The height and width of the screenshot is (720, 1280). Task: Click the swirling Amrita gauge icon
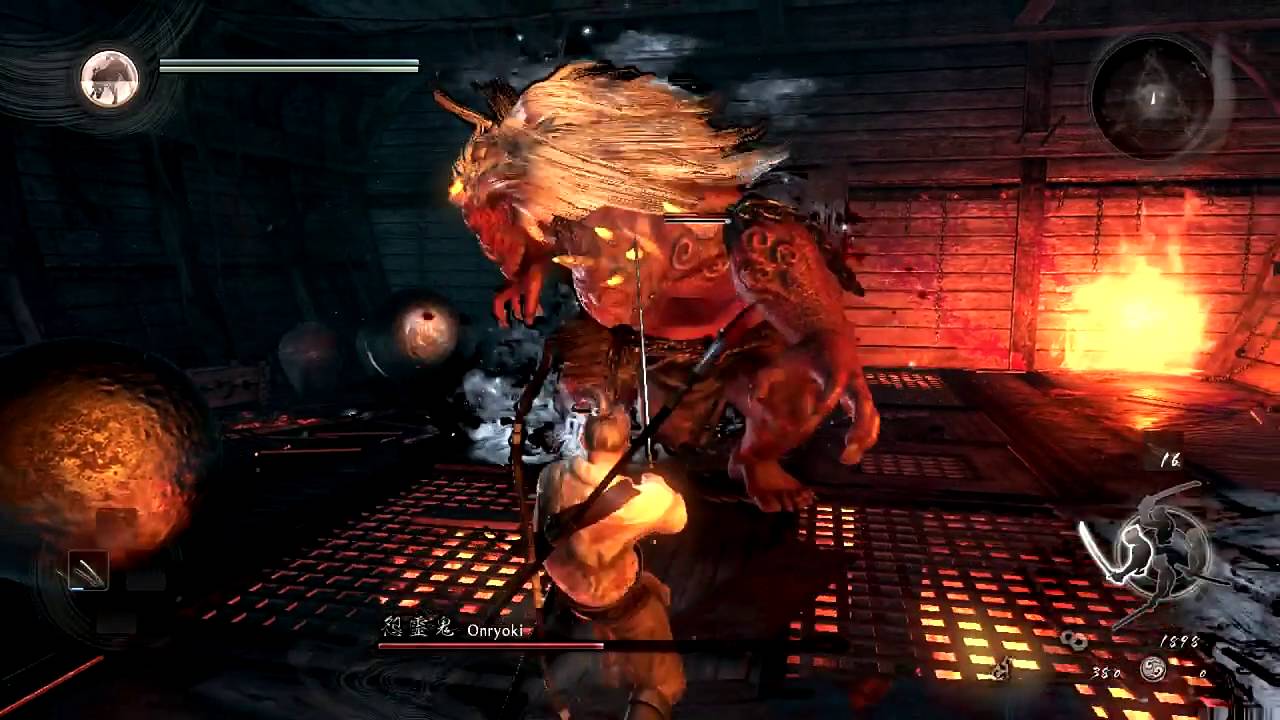1153,671
